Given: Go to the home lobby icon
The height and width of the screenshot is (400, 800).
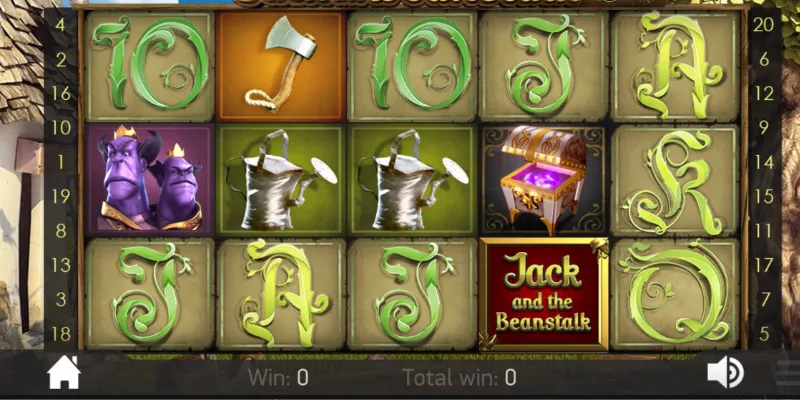Looking at the screenshot, I should click(x=63, y=373).
